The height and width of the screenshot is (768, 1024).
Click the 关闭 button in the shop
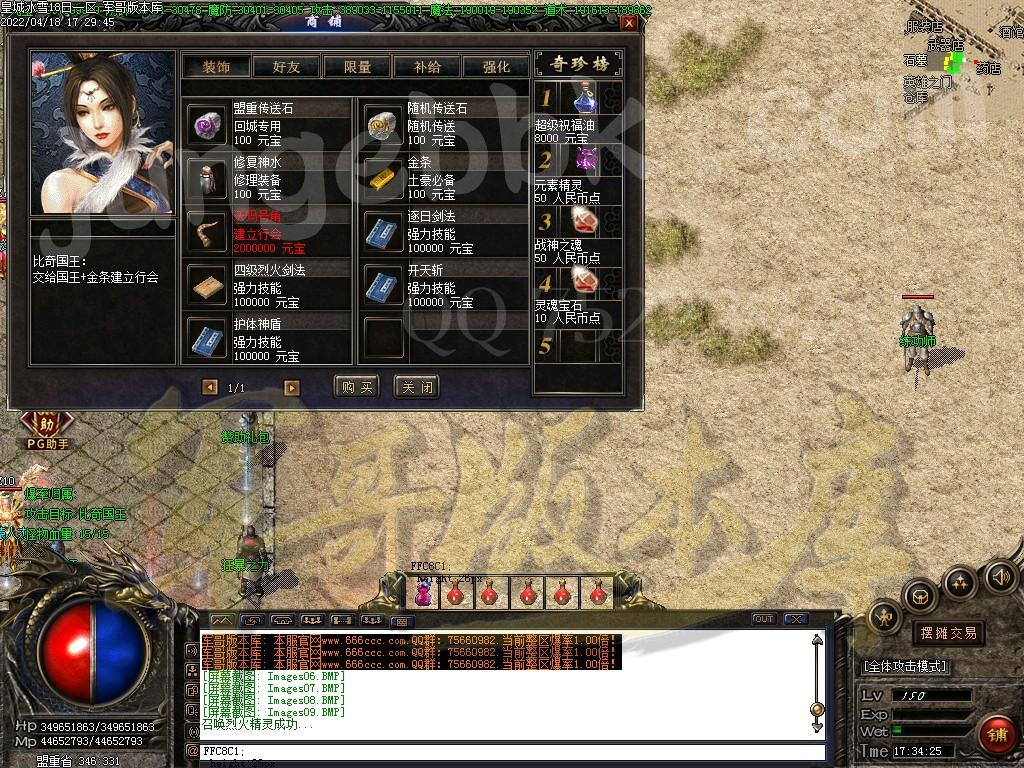click(416, 387)
